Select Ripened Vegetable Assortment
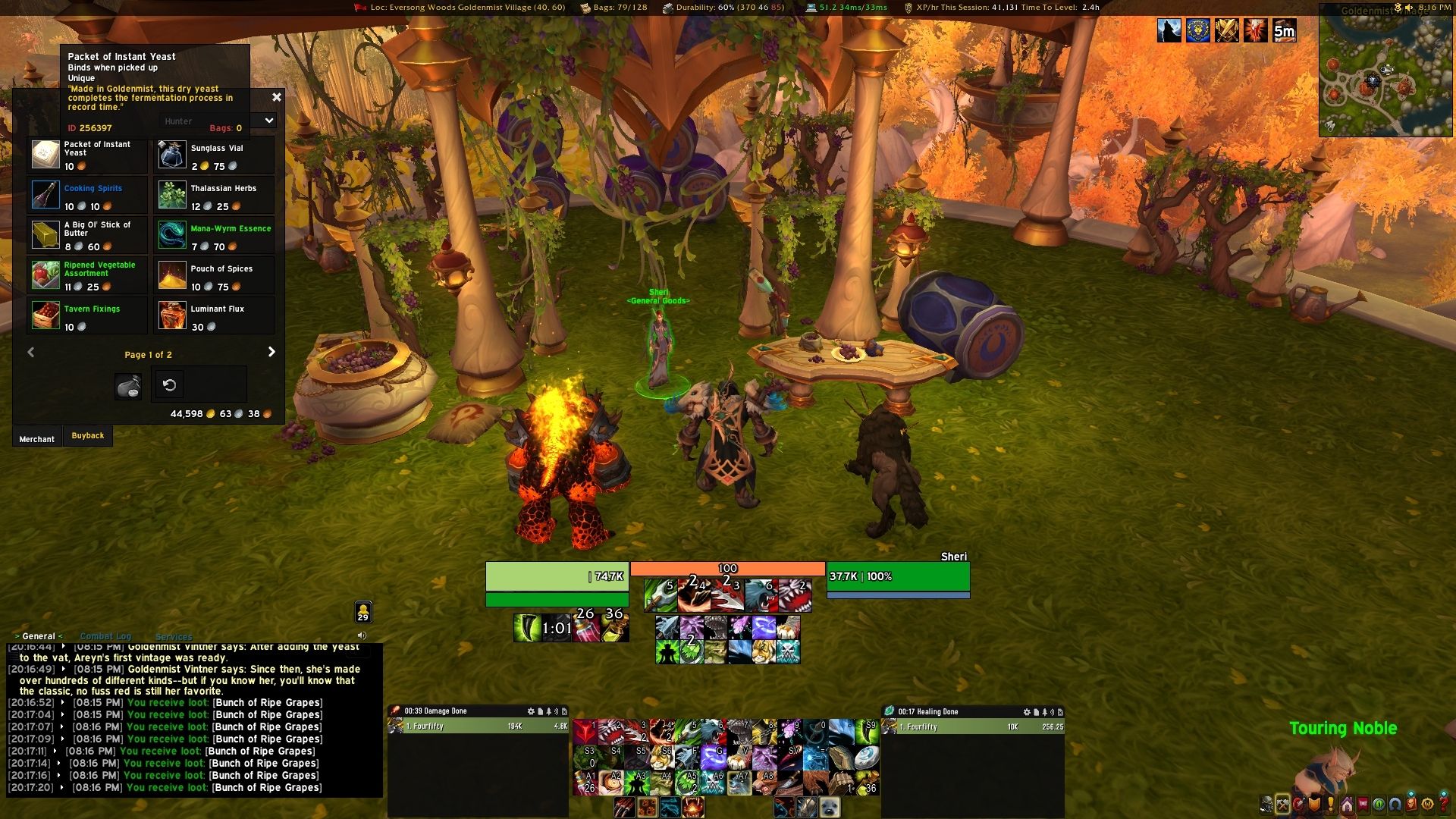 click(46, 275)
